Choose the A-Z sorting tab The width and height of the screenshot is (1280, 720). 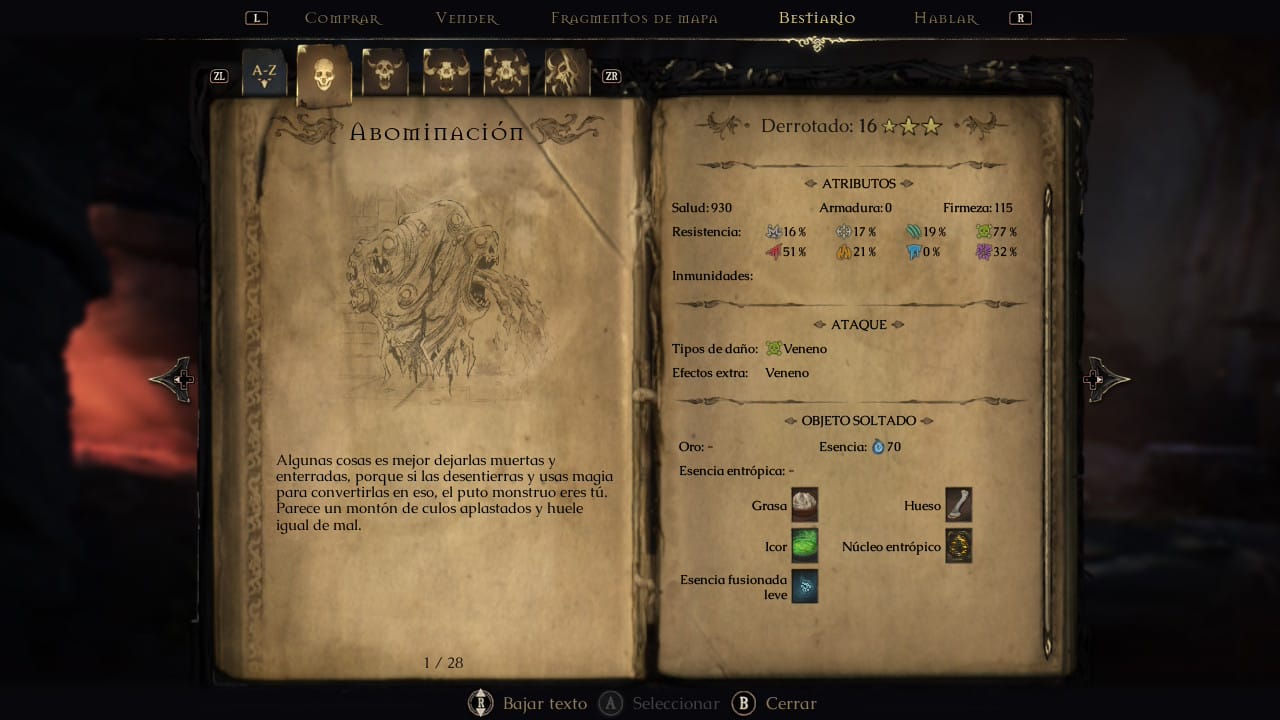click(x=264, y=73)
